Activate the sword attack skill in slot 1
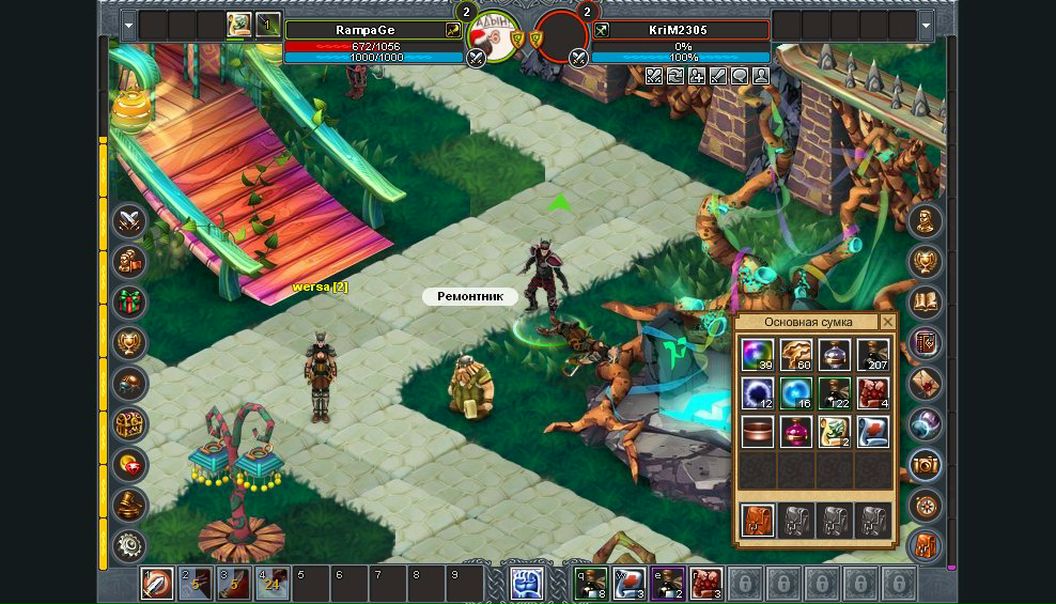 [x=157, y=582]
